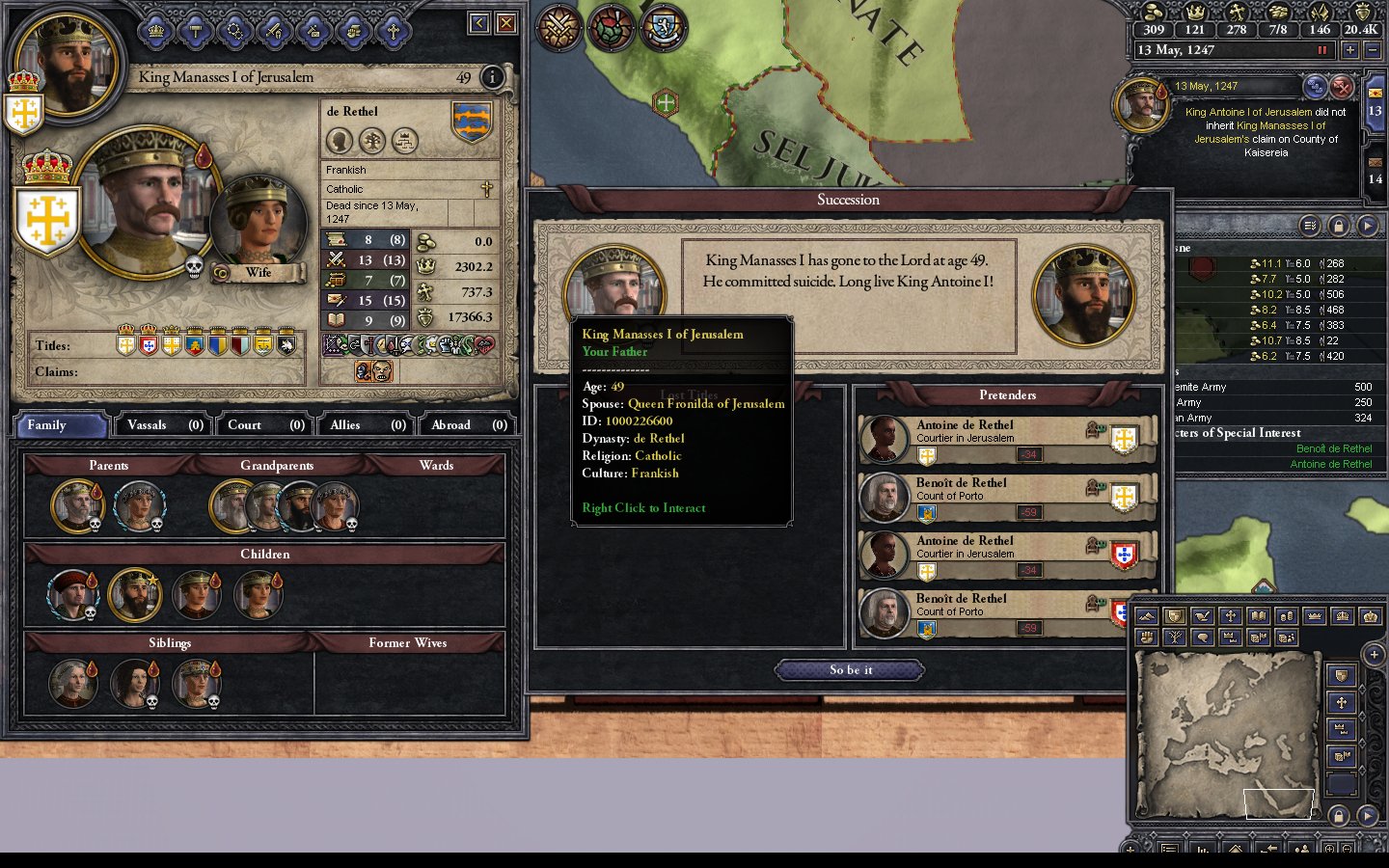Image resolution: width=1389 pixels, height=868 pixels.
Task: Open the crossed swords military tab icon
Action: click(x=558, y=28)
